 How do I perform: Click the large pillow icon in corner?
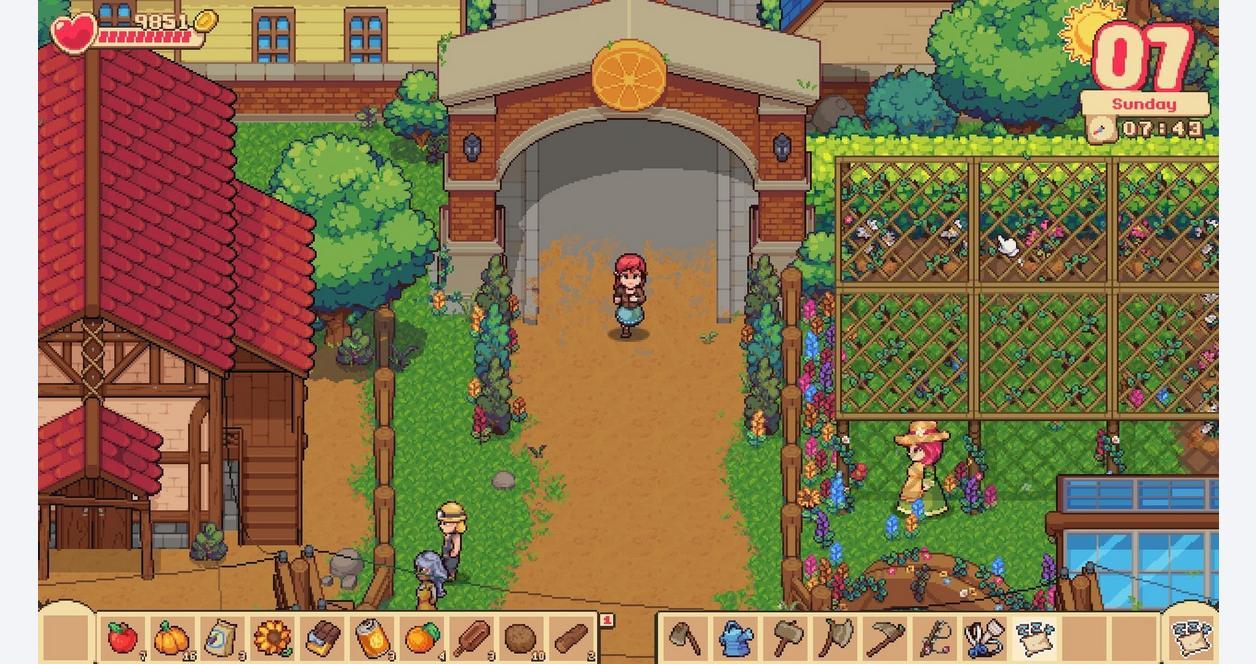pyautogui.click(x=1192, y=636)
